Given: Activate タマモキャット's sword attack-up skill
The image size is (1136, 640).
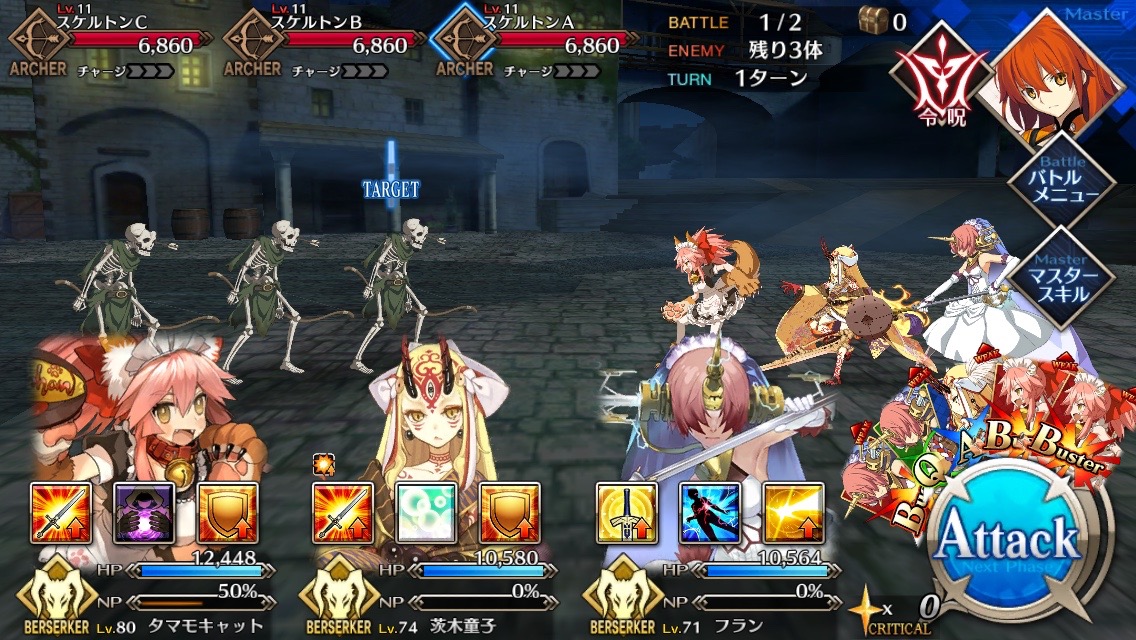Looking at the screenshot, I should (x=62, y=513).
